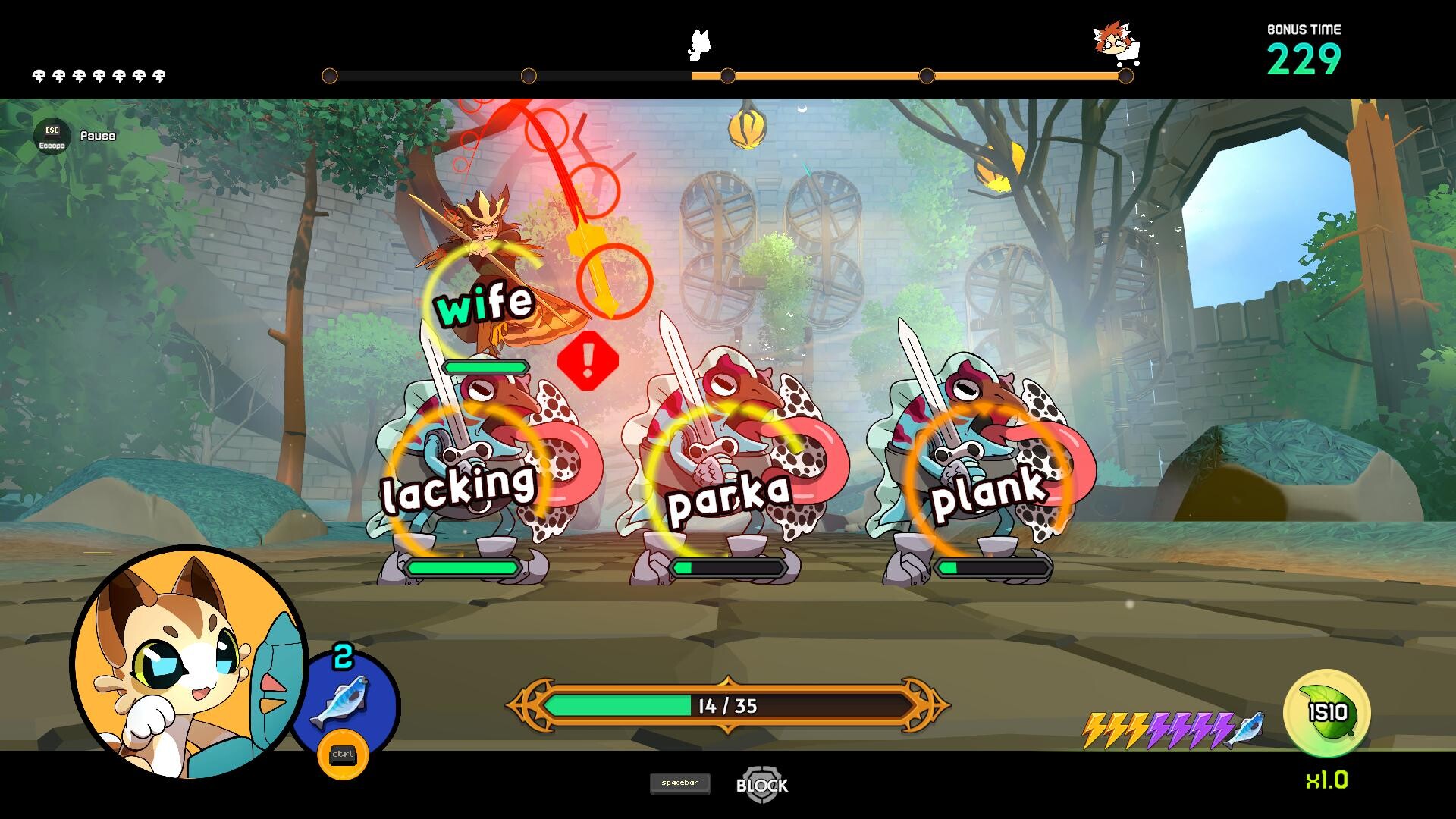The image size is (1456, 819).
Task: Target the word bubble "wife"
Action: point(485,303)
